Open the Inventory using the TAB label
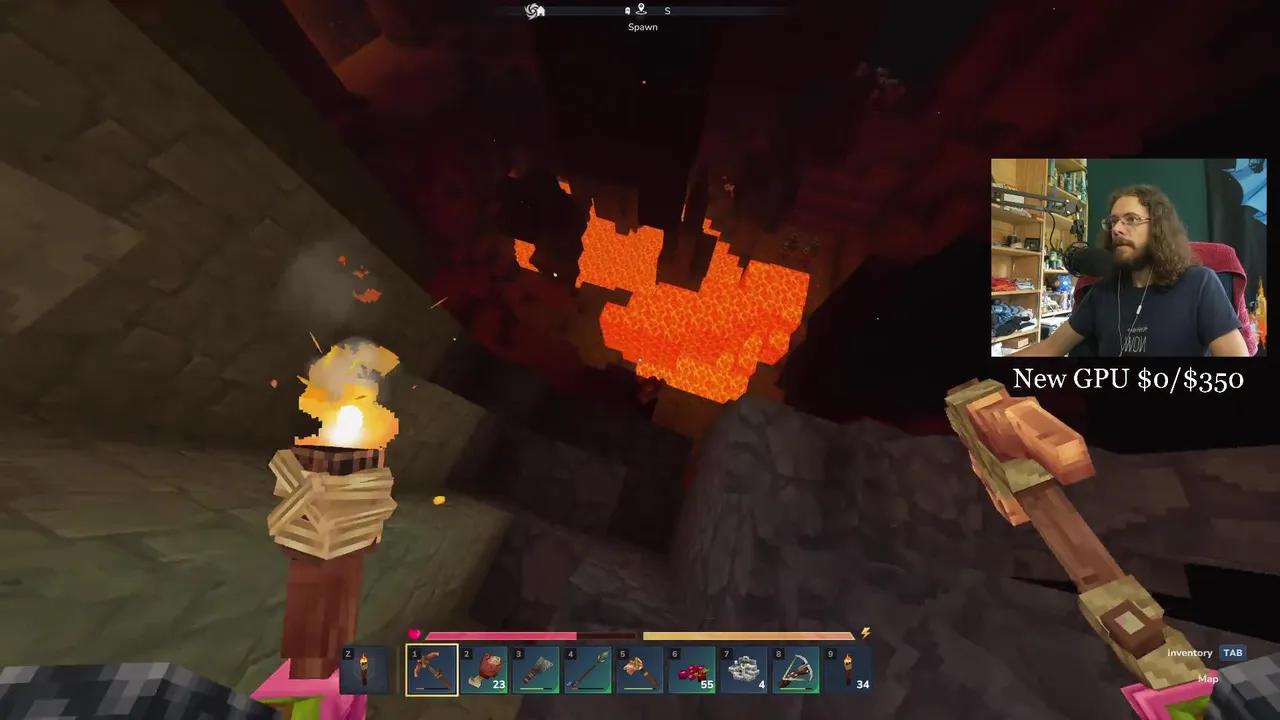Screen dimensions: 1280x720 pos(1232,652)
